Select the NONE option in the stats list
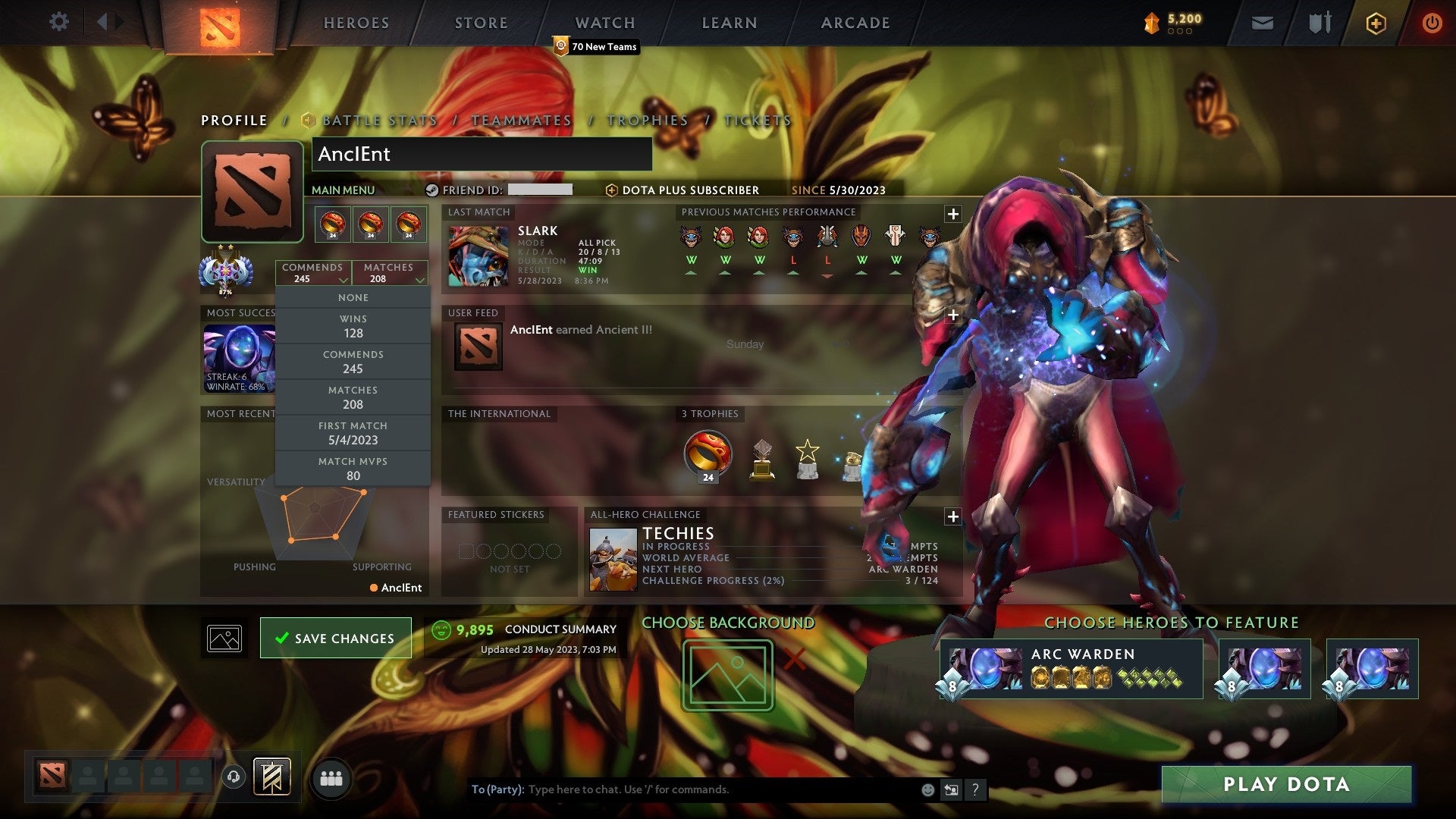The height and width of the screenshot is (819, 1456). pyautogui.click(x=353, y=297)
